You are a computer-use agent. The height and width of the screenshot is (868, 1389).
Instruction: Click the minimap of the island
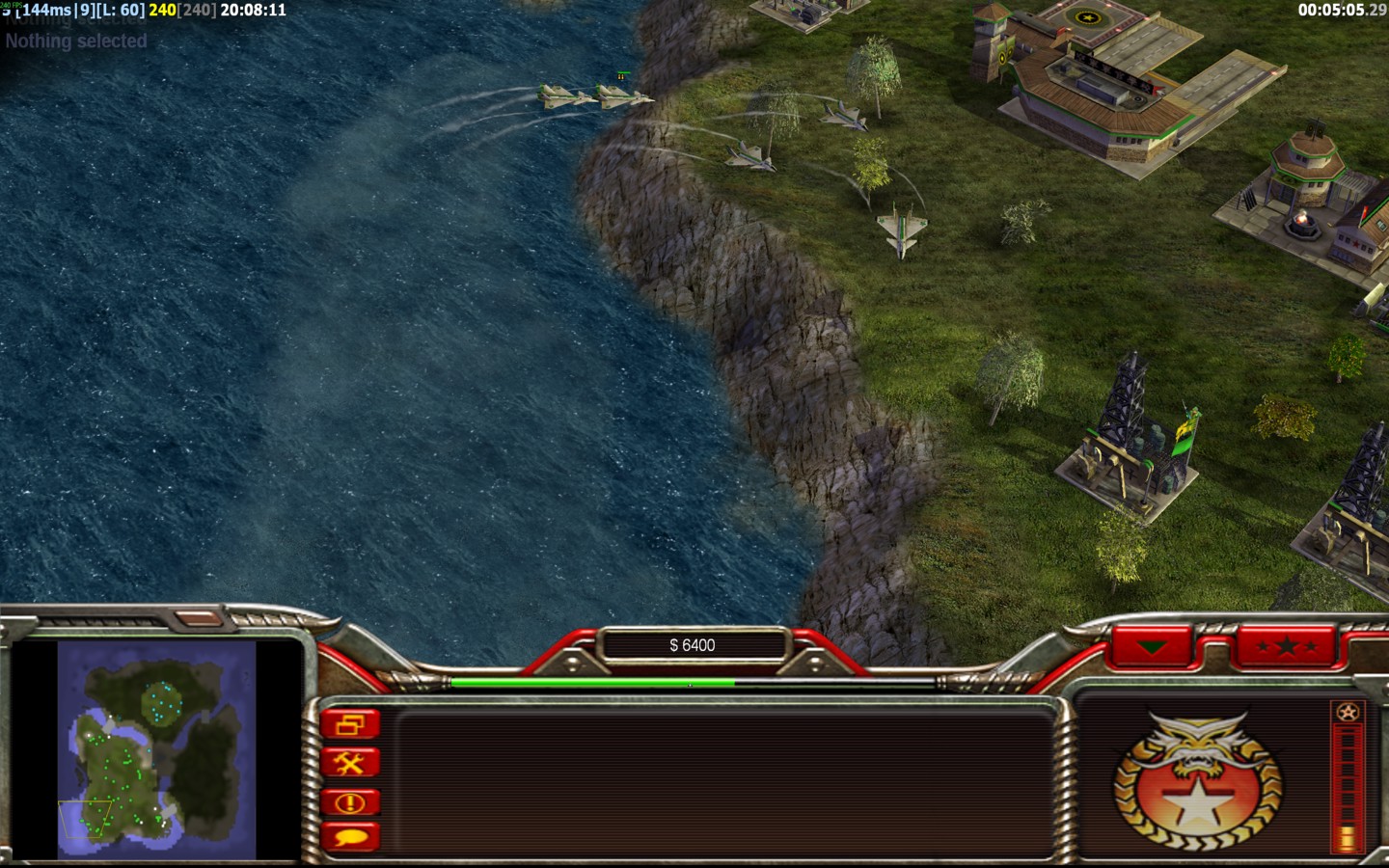click(156, 750)
